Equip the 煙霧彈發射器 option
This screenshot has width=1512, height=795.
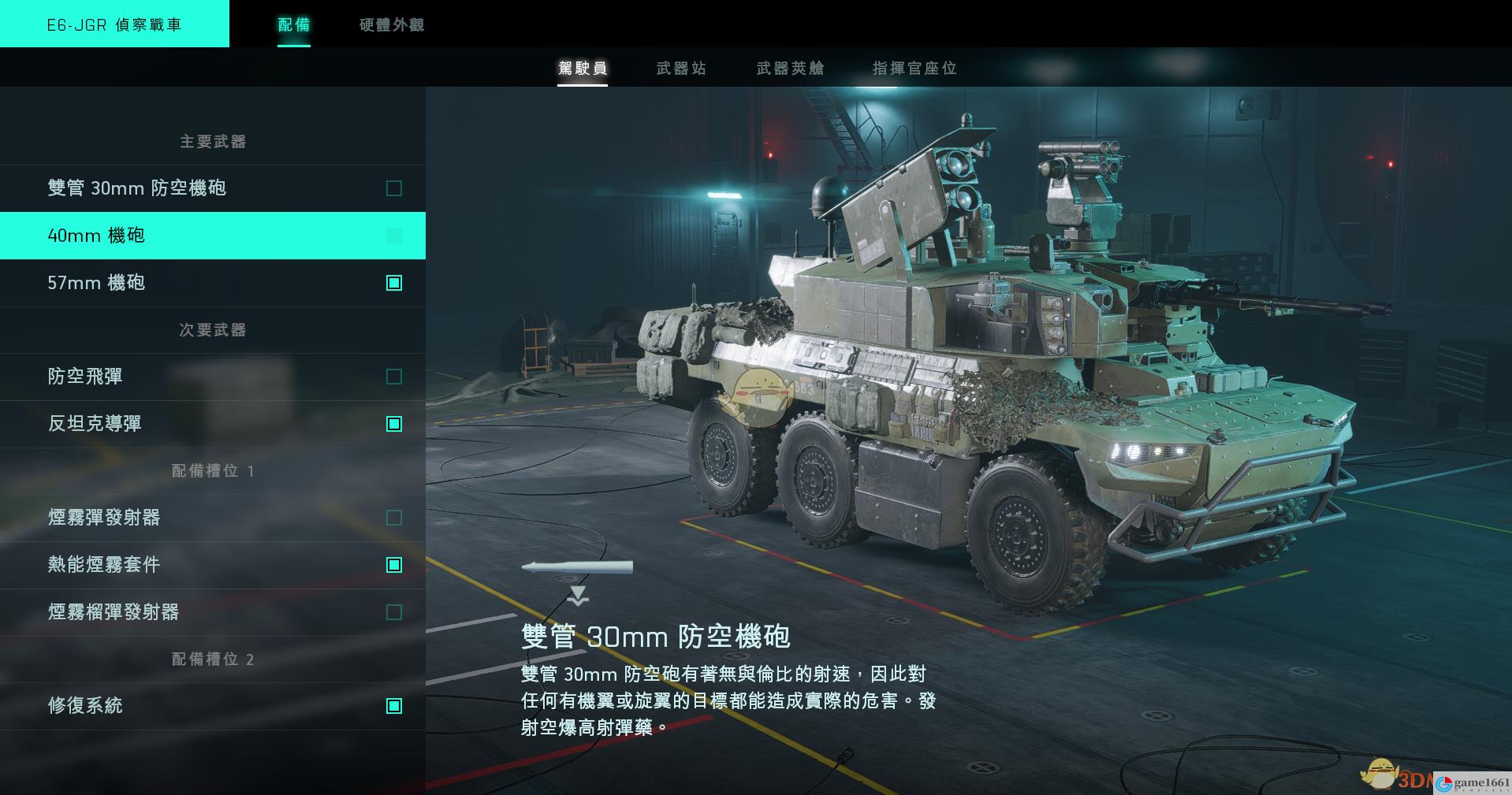click(x=213, y=518)
